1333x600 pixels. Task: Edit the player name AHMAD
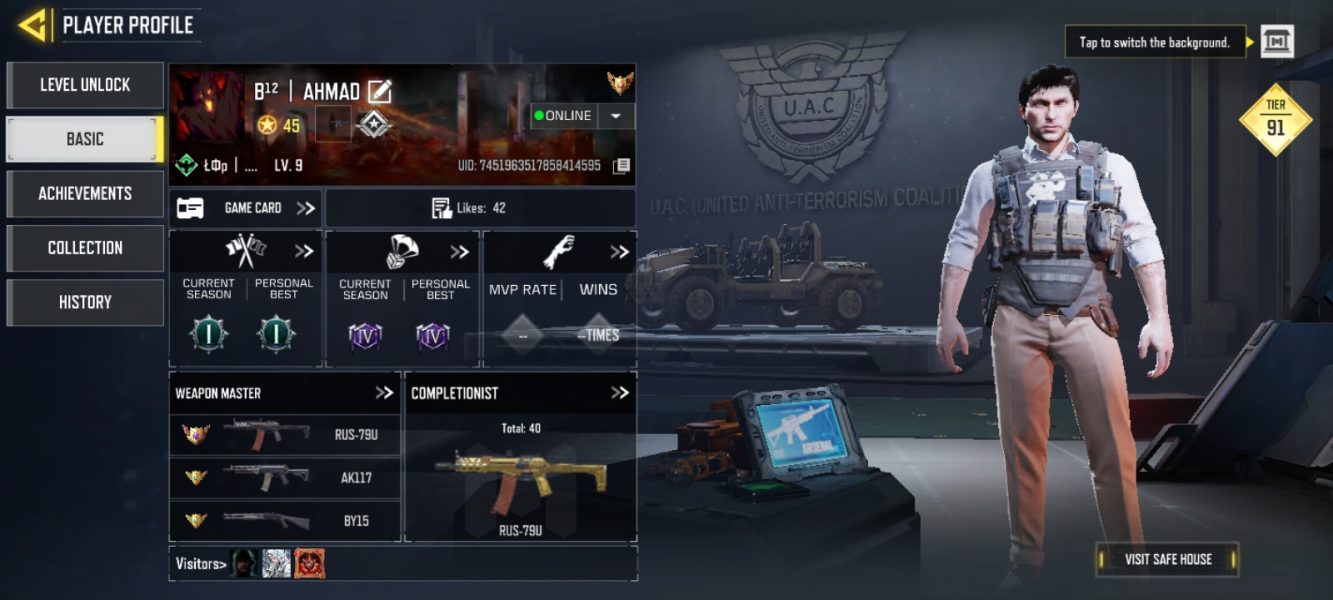point(380,92)
